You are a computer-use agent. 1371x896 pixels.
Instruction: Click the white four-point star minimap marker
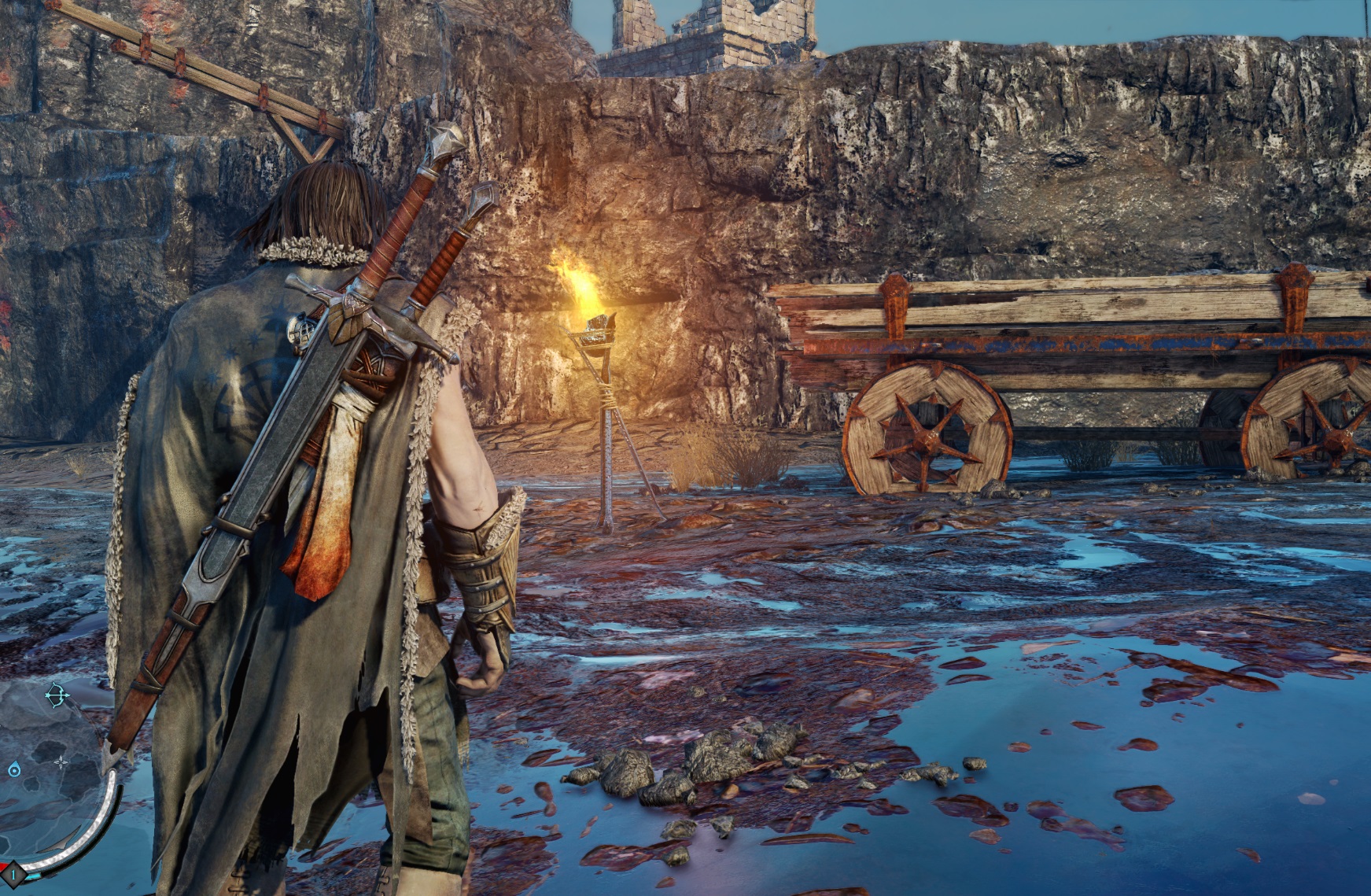point(61,761)
